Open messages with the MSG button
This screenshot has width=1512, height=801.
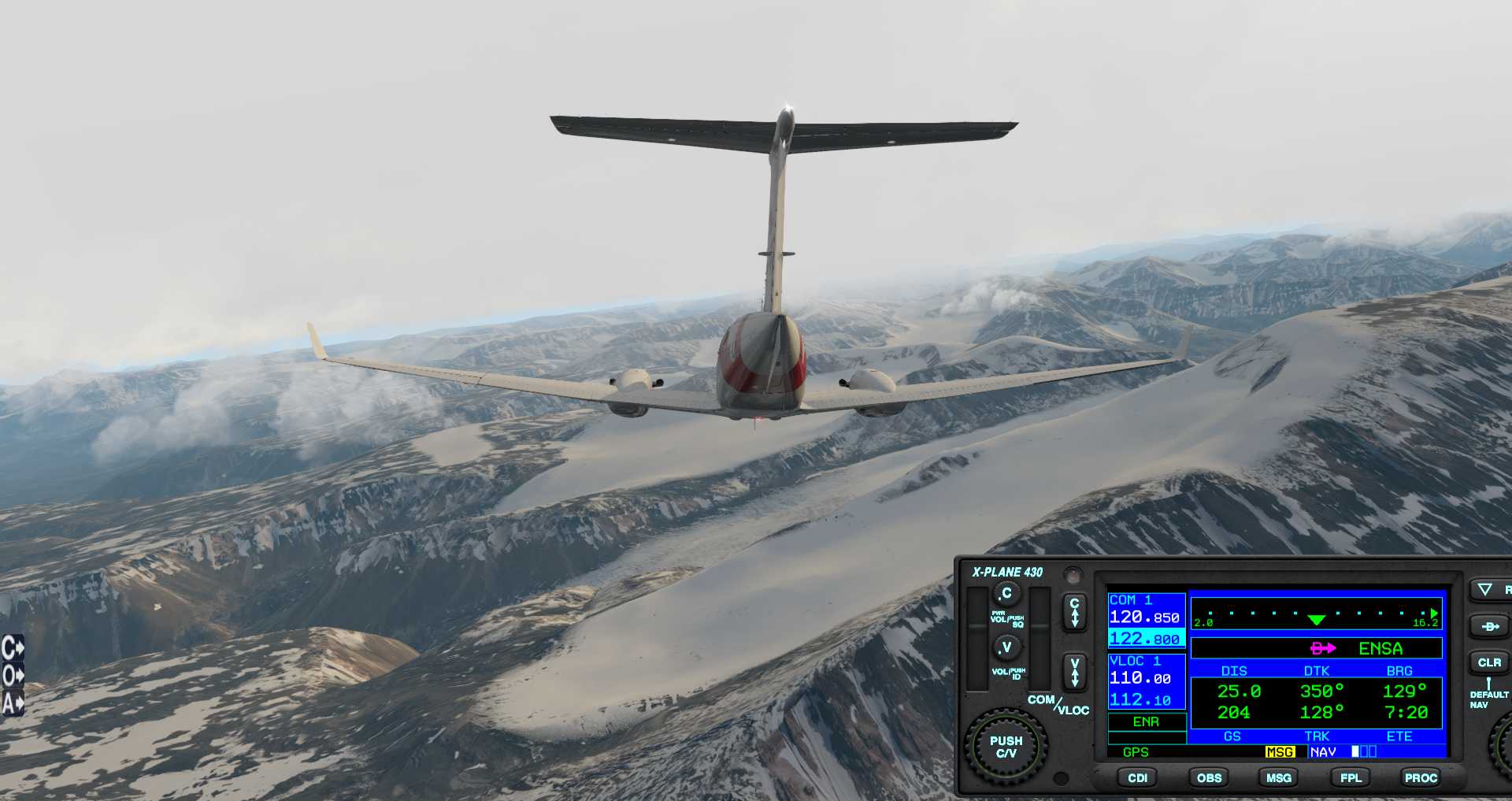1278,777
